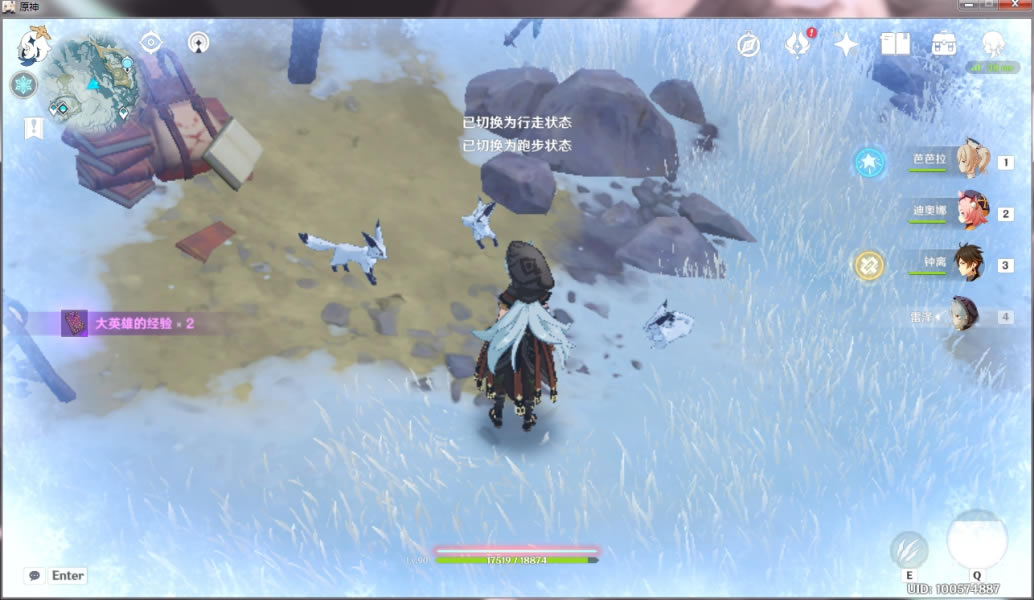Switch to party member 芭芭拉
This screenshot has height=600, width=1034.
coord(970,161)
